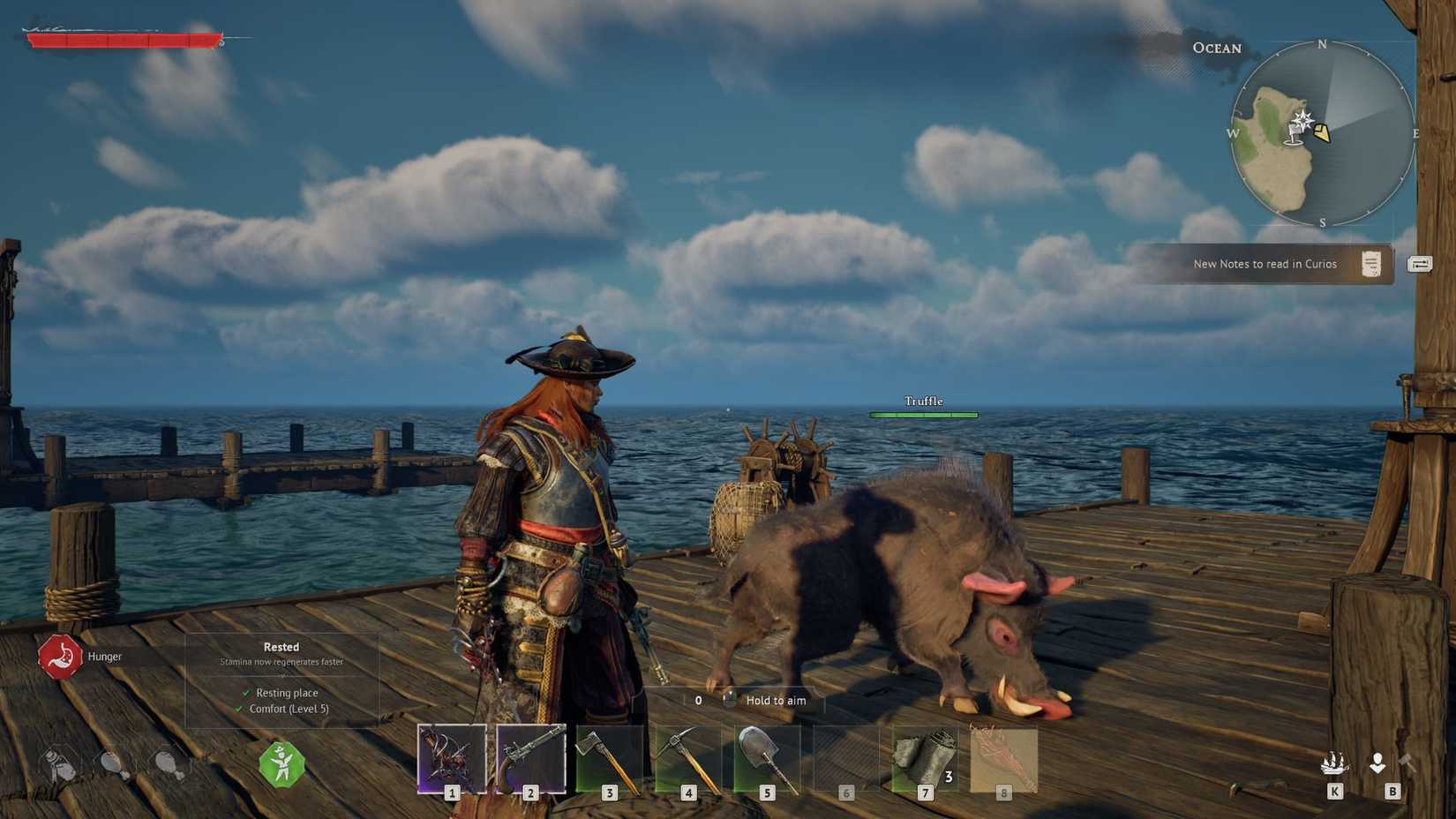The width and height of the screenshot is (1456, 819).
Task: Select the axe in hotbar slot 3
Action: coord(609,759)
